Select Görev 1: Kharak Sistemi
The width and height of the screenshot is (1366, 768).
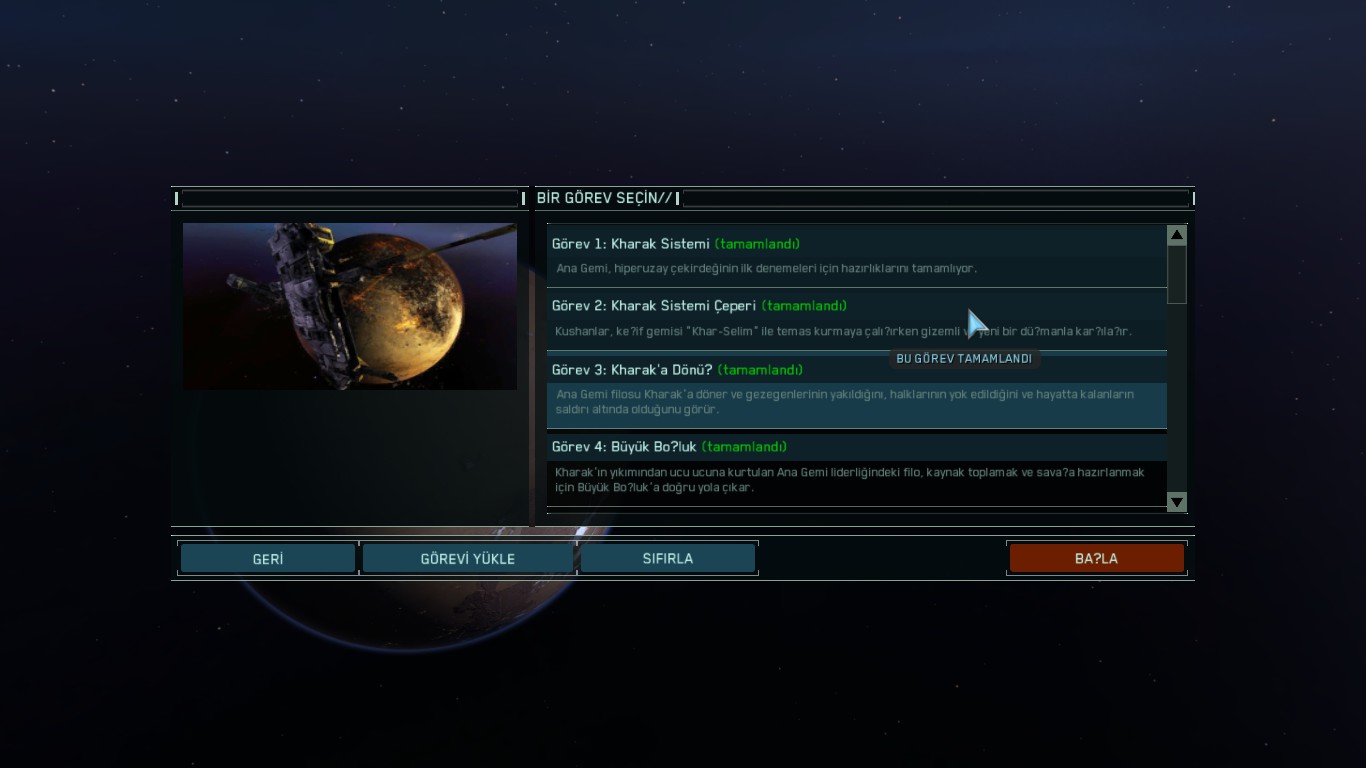click(856, 255)
